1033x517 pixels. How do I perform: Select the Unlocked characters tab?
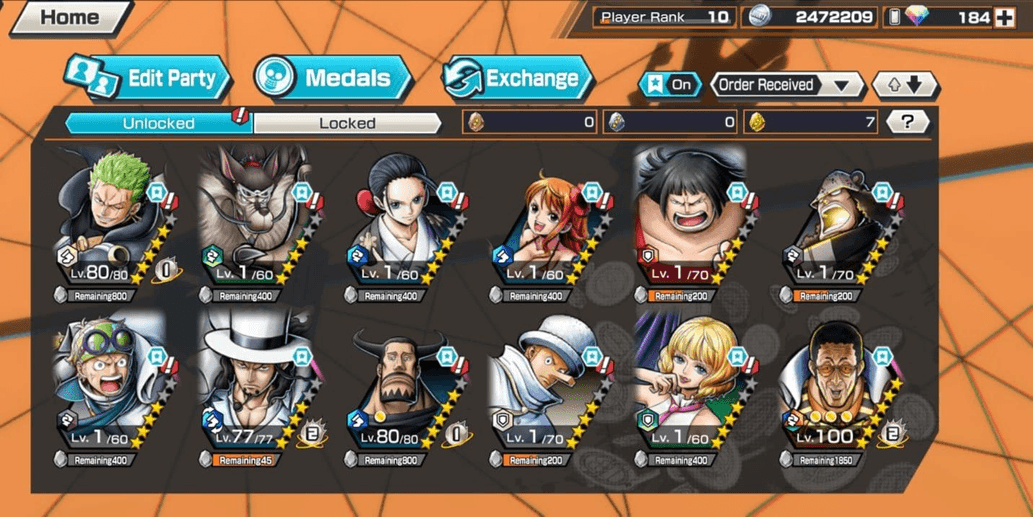point(159,123)
